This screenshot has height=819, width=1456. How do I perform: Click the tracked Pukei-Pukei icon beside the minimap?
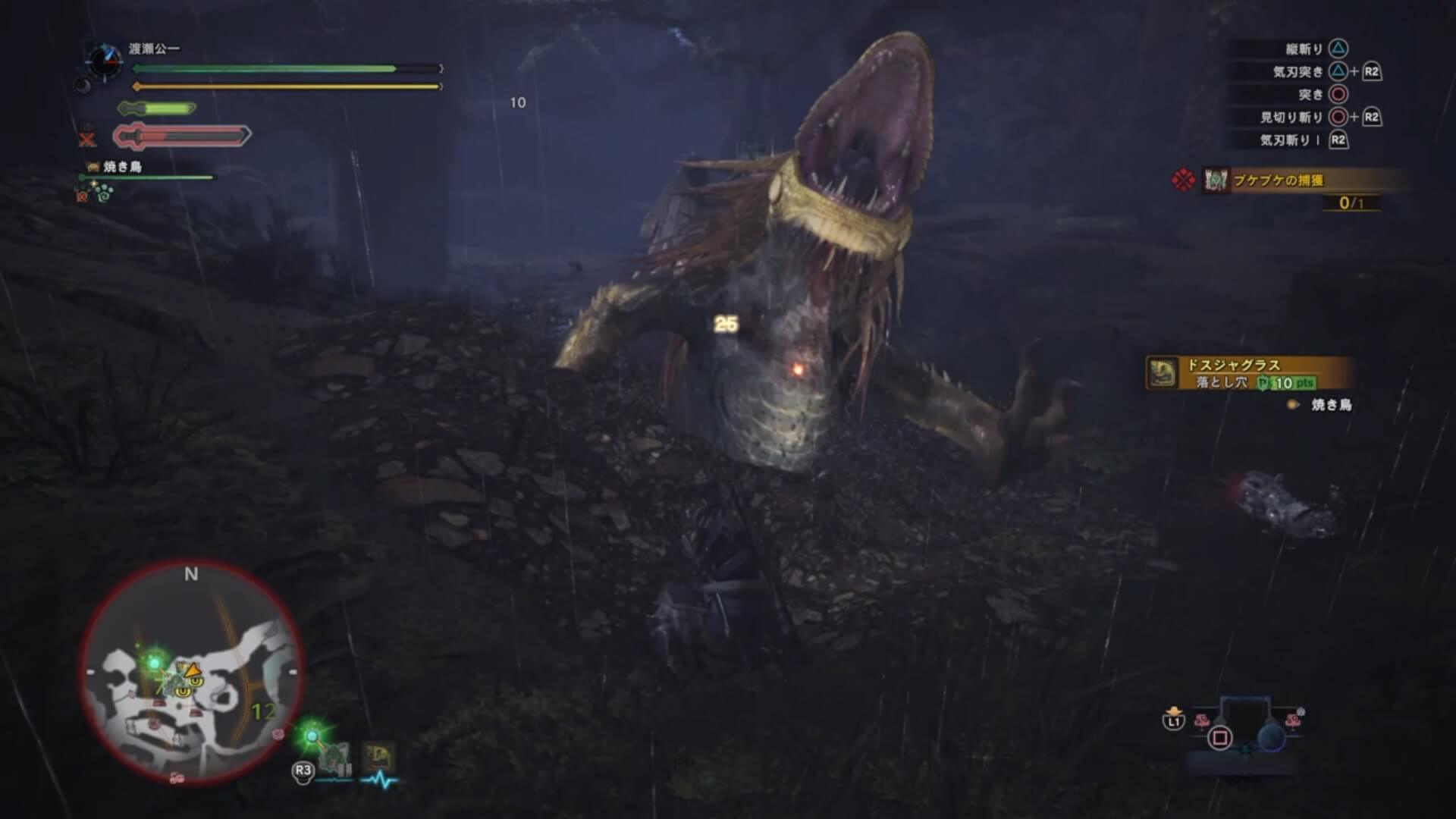point(334,757)
